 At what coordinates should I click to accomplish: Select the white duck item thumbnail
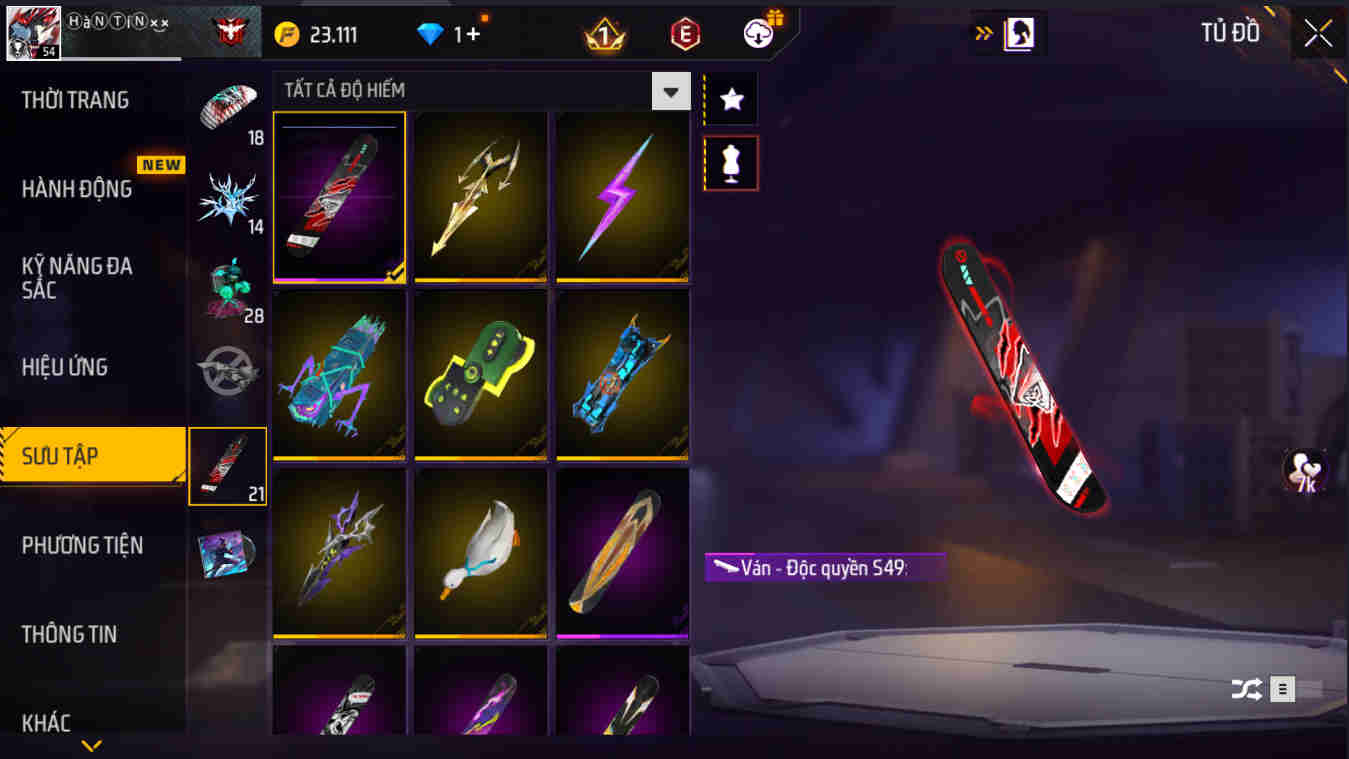[x=480, y=553]
